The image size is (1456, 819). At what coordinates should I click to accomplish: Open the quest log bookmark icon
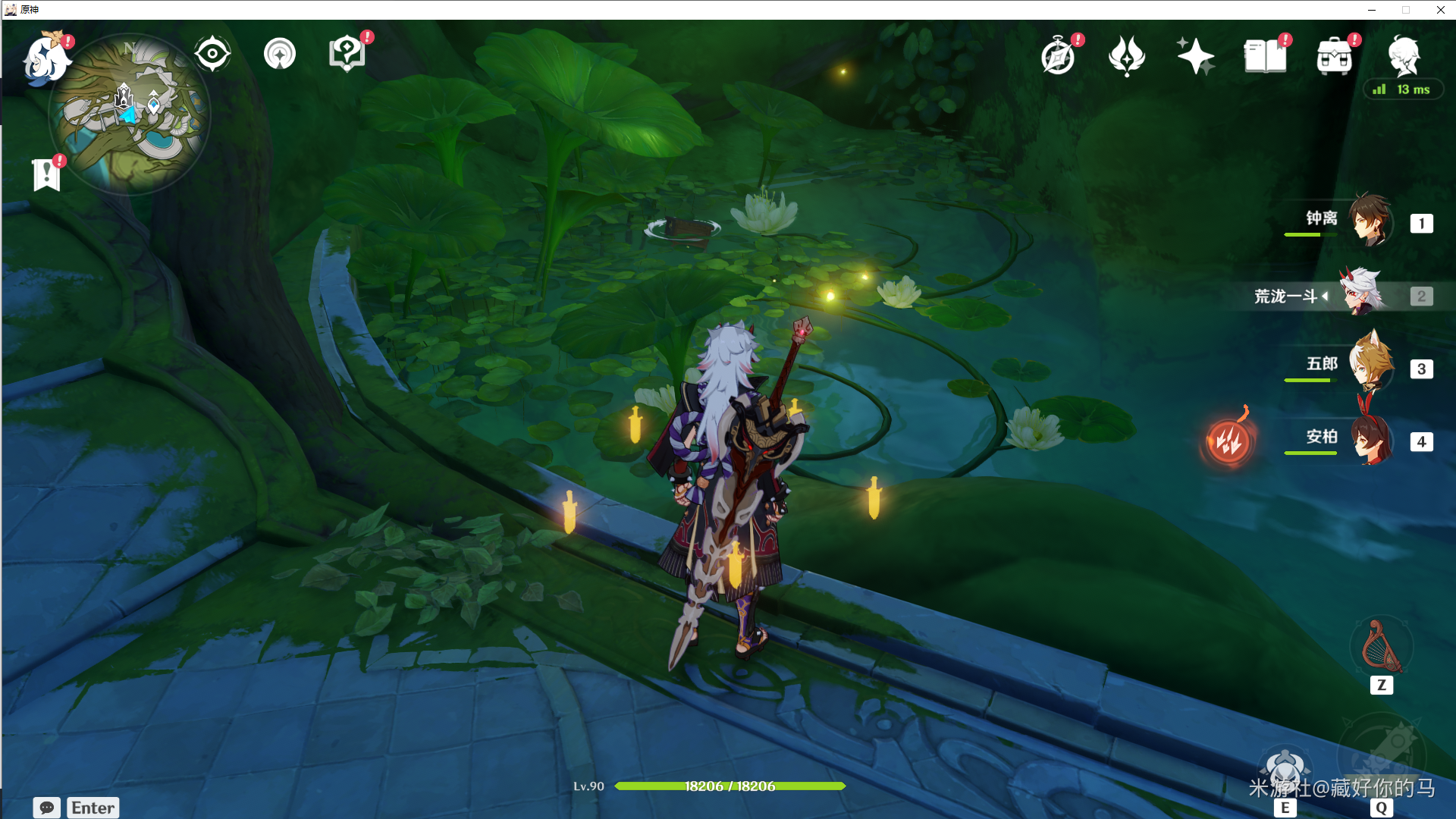(46, 174)
